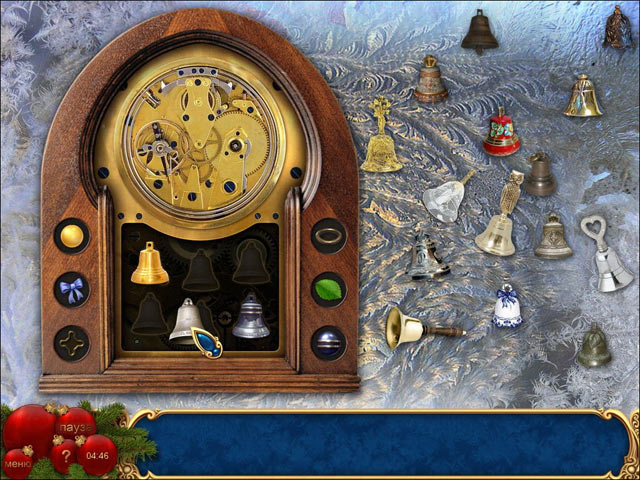Pick the green-bronze bell
Image resolution: width=640 pixels, height=480 pixels.
pos(593,346)
